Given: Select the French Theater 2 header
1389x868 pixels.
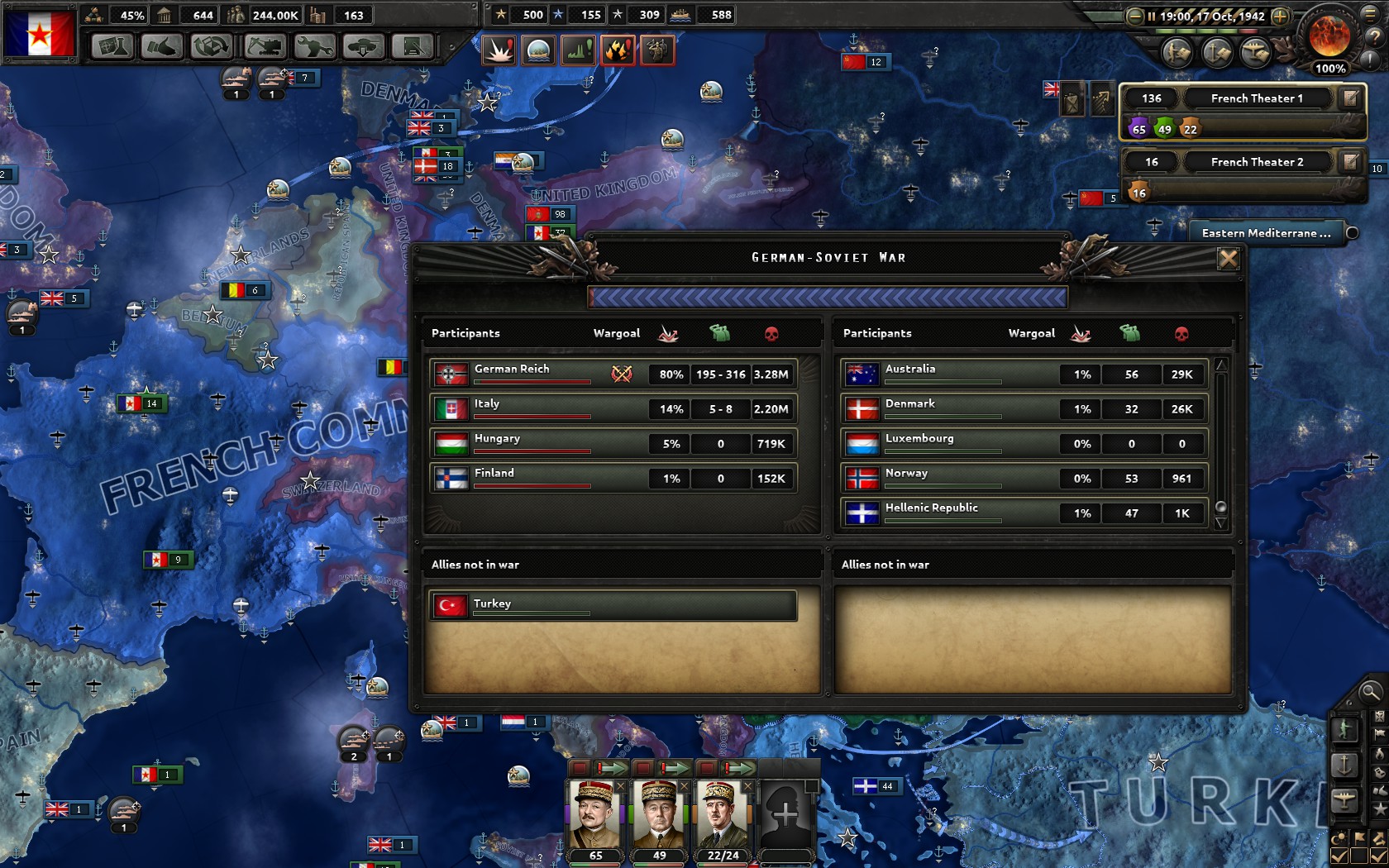Looking at the screenshot, I should [x=1257, y=162].
